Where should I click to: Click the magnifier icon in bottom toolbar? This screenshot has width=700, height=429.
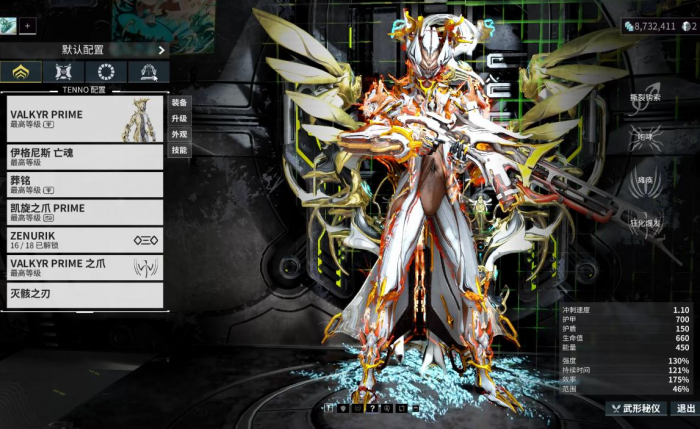386,408
